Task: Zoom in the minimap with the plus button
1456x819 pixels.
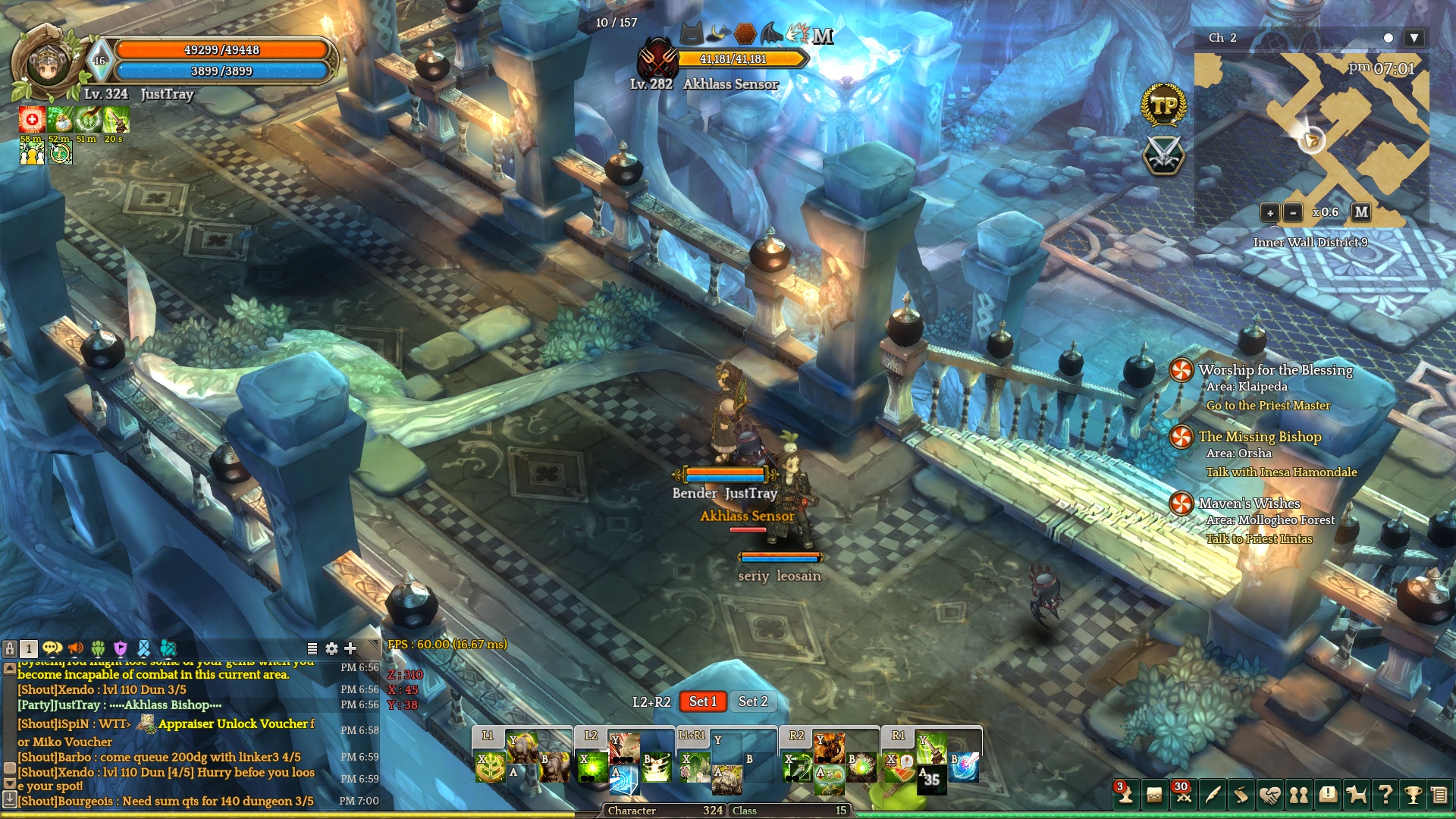Action: pos(1269,213)
